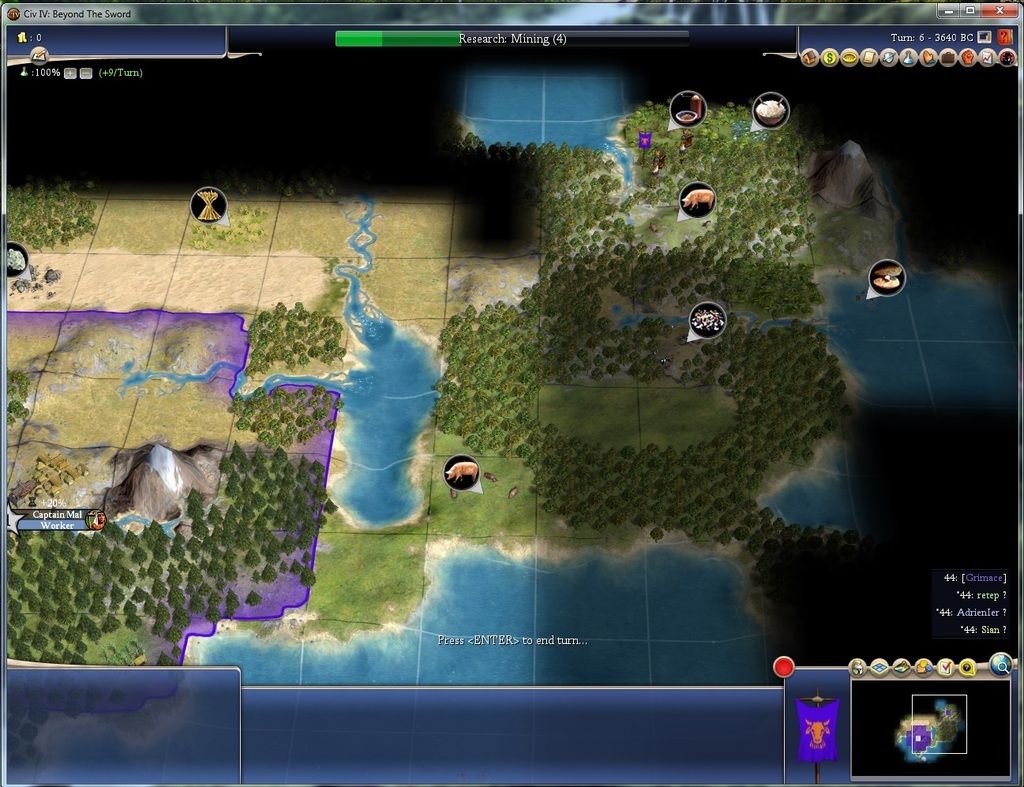
Task: Open the Financial Advisor dollar icon
Action: click(x=830, y=58)
